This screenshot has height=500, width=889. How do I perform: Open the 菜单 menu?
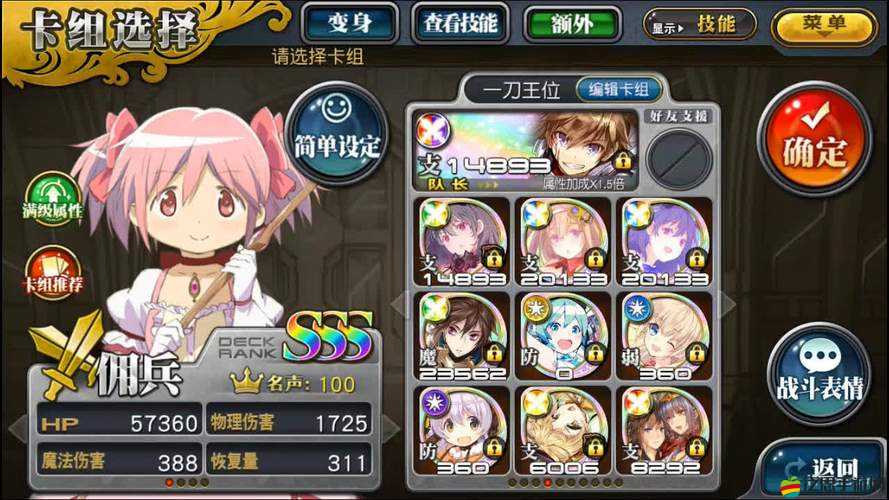tap(823, 24)
